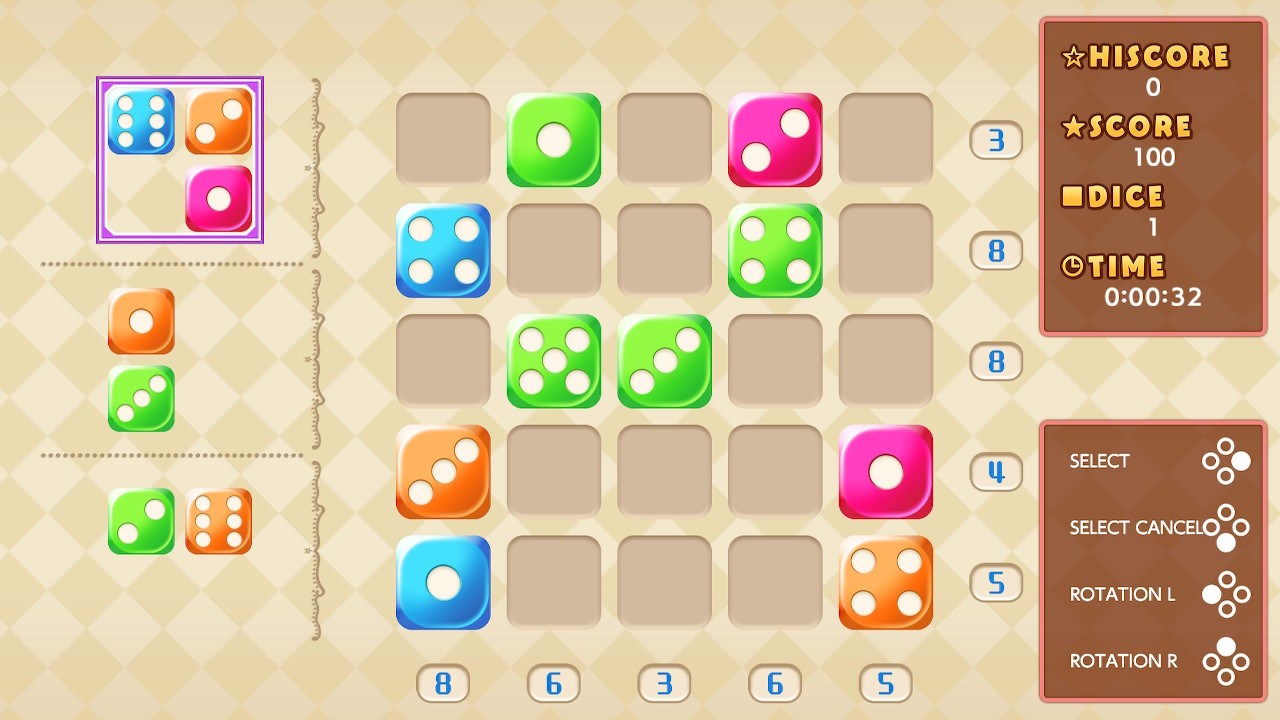Click the orange four-pip die in the bottom row
The height and width of the screenshot is (720, 1280).
885,584
